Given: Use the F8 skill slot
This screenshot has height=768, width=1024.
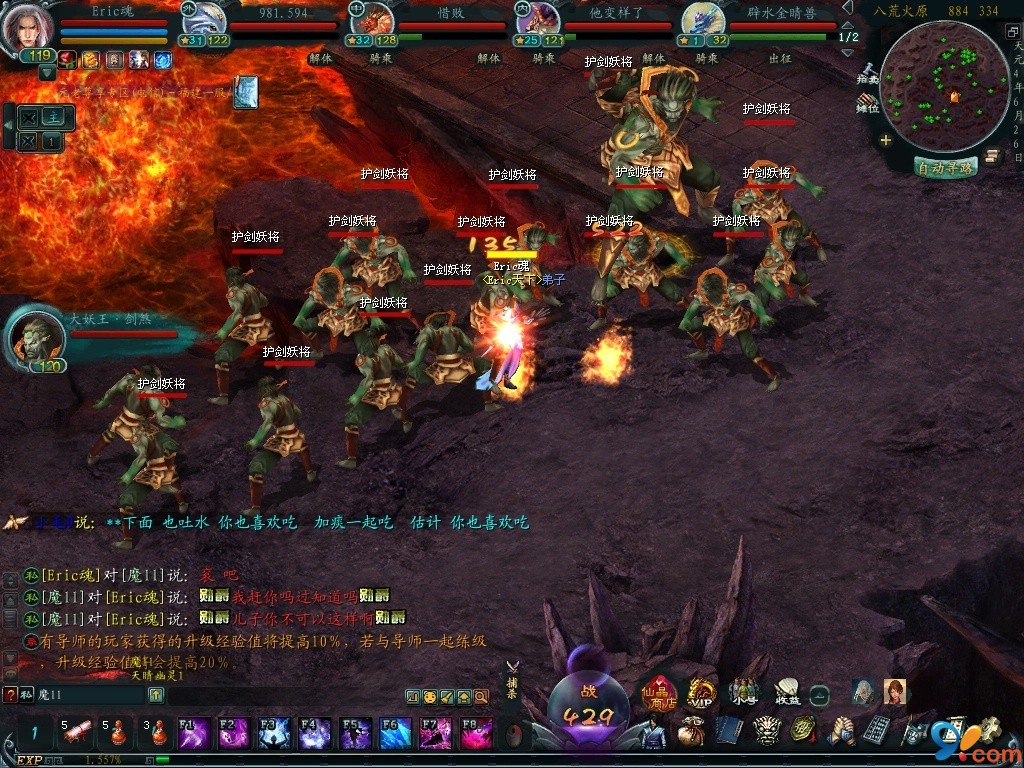Looking at the screenshot, I should 476,734.
